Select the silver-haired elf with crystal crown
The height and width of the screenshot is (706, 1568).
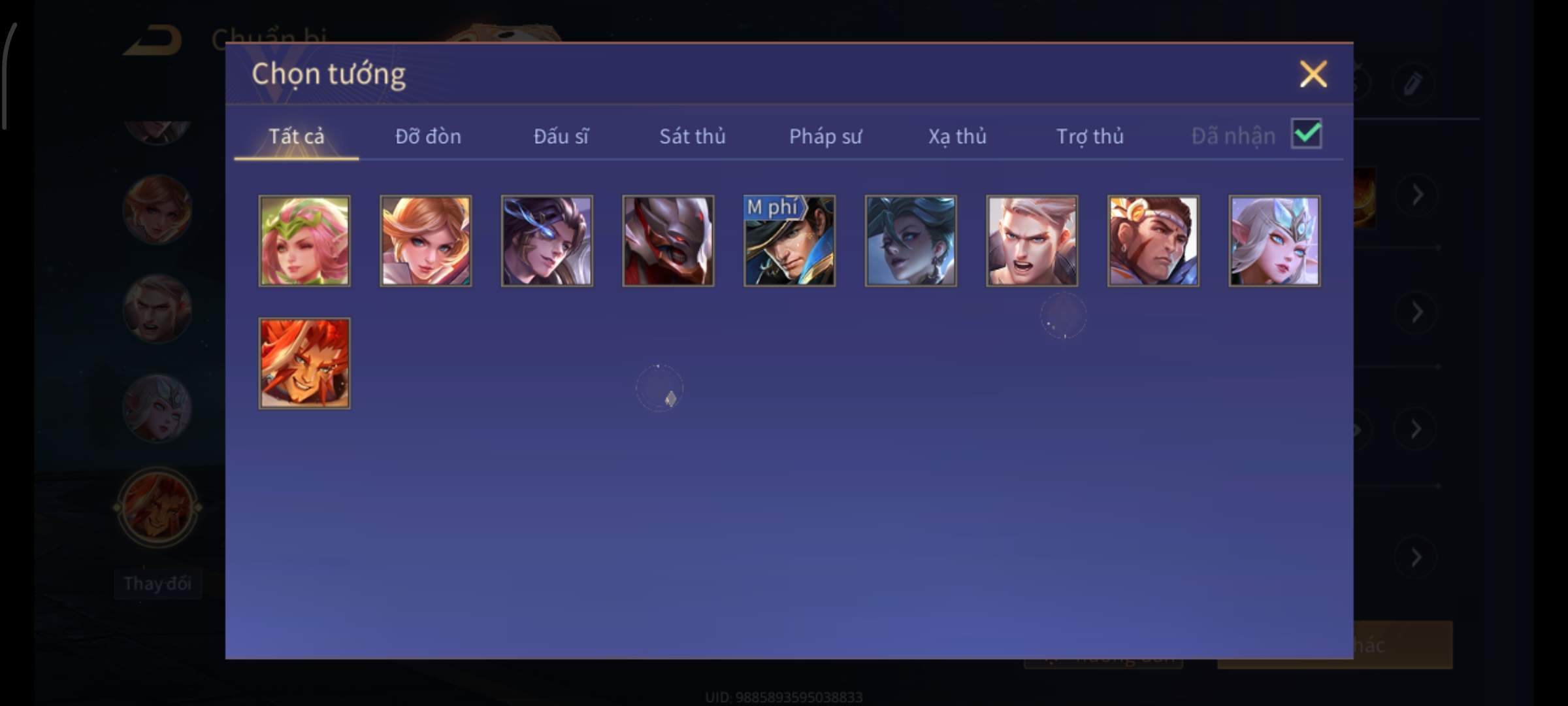click(1274, 241)
